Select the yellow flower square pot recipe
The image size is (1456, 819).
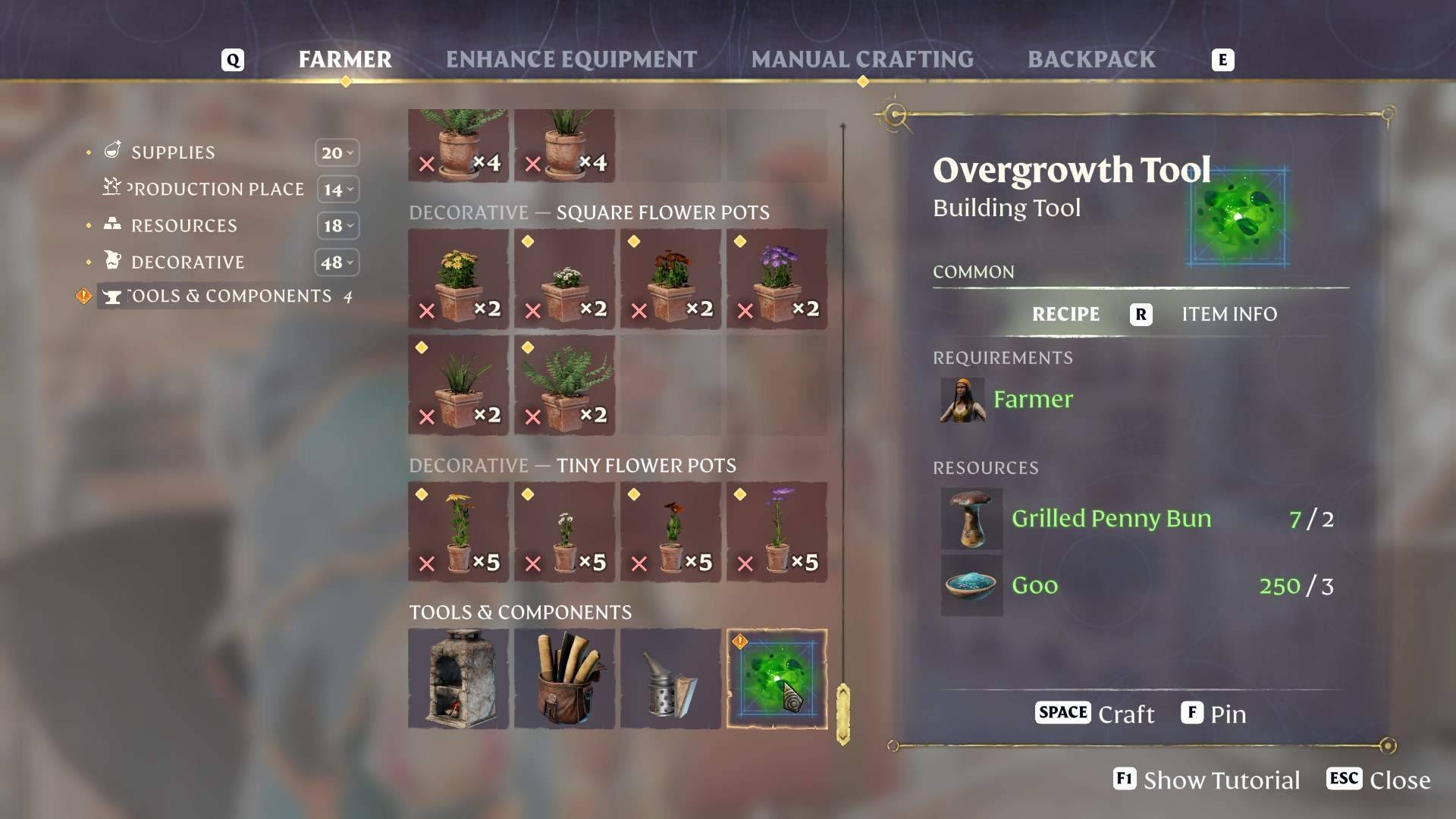458,279
